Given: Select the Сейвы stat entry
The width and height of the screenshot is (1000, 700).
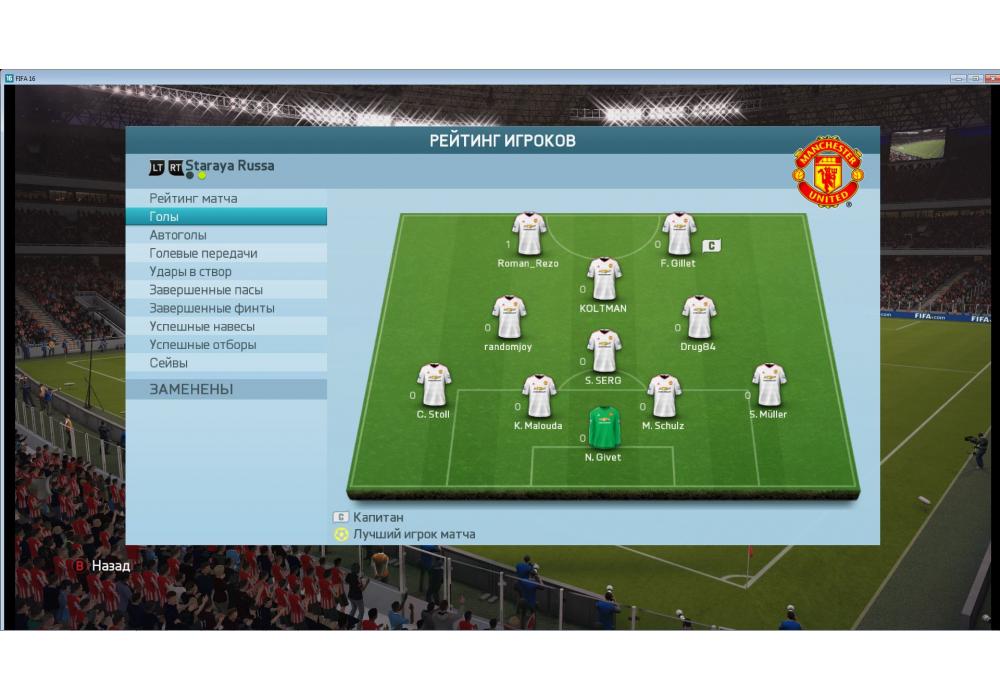Looking at the screenshot, I should [x=169, y=363].
